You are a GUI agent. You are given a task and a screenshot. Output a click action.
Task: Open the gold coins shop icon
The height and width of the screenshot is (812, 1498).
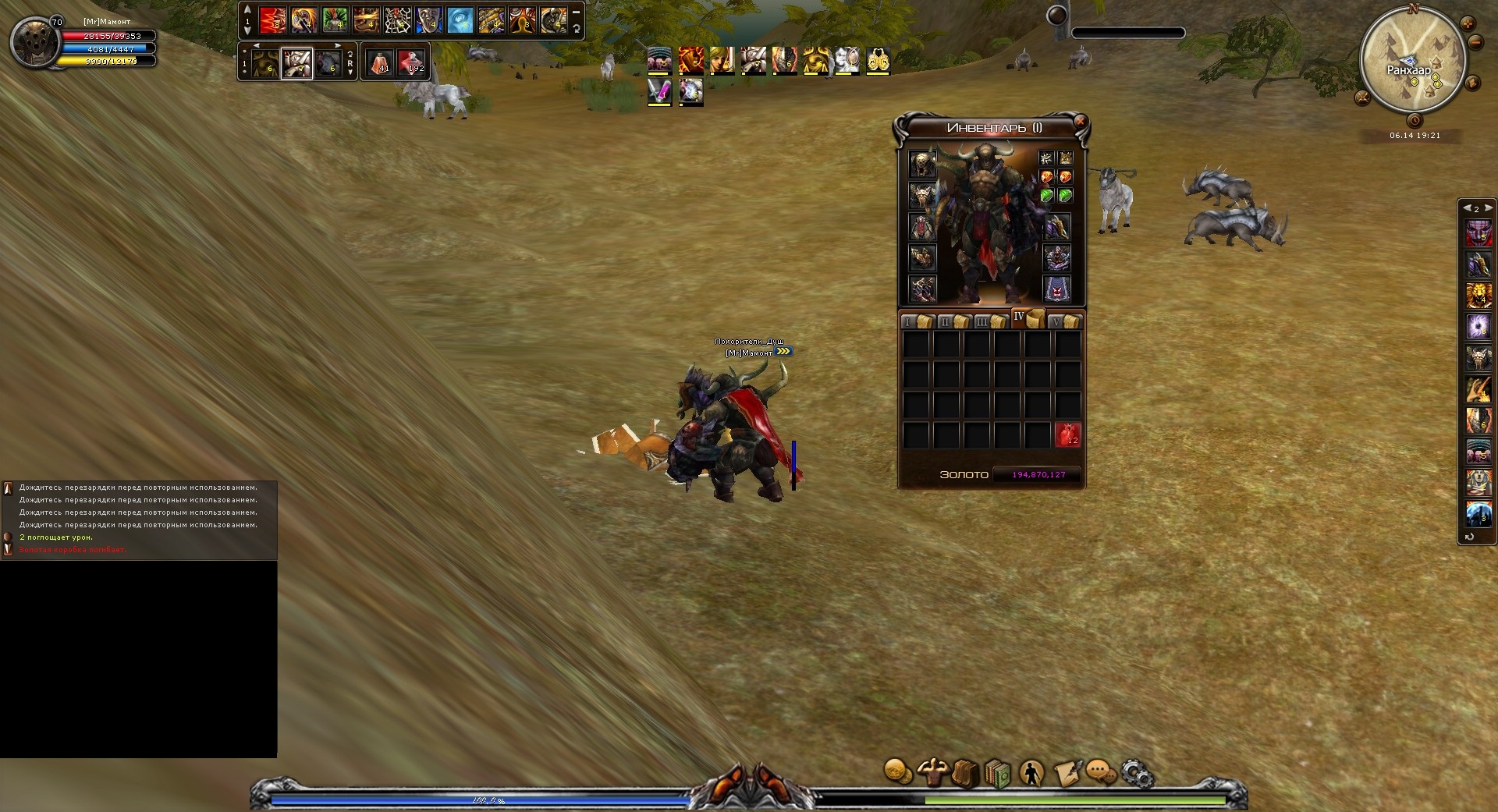(x=898, y=772)
